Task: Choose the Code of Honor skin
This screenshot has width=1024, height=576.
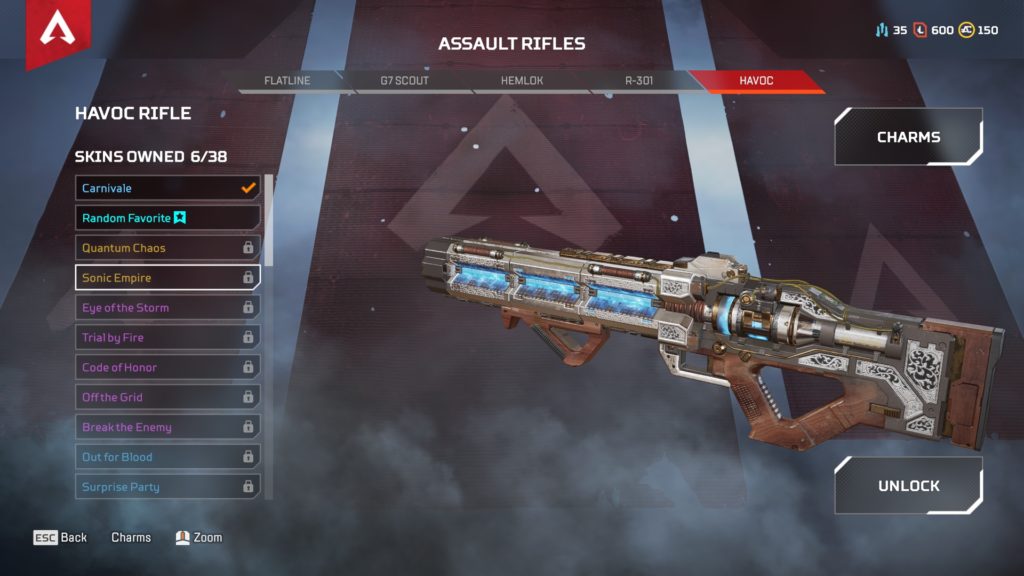Action: 167,367
